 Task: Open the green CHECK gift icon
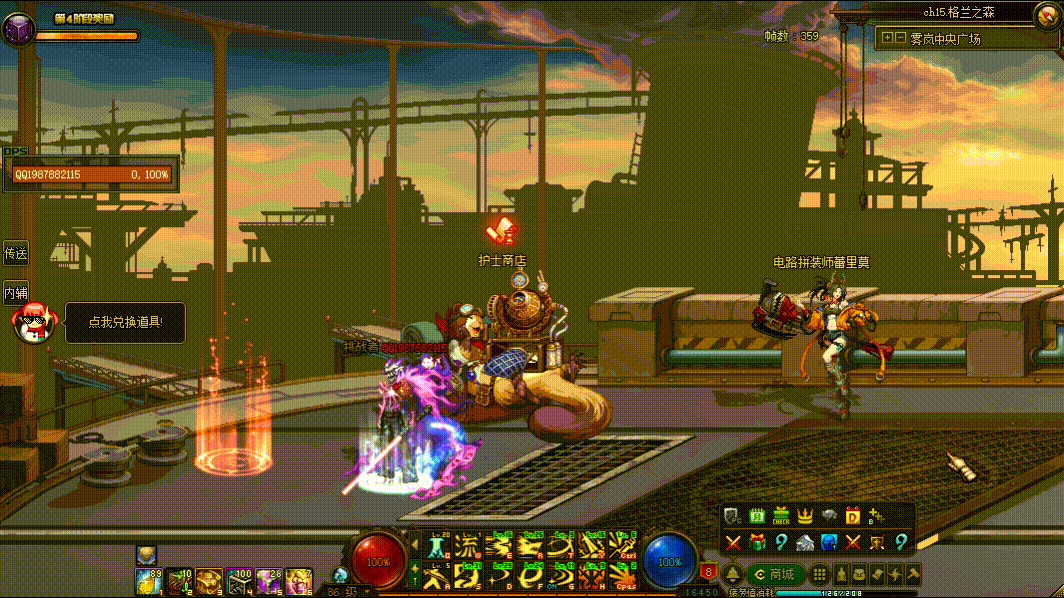click(781, 516)
